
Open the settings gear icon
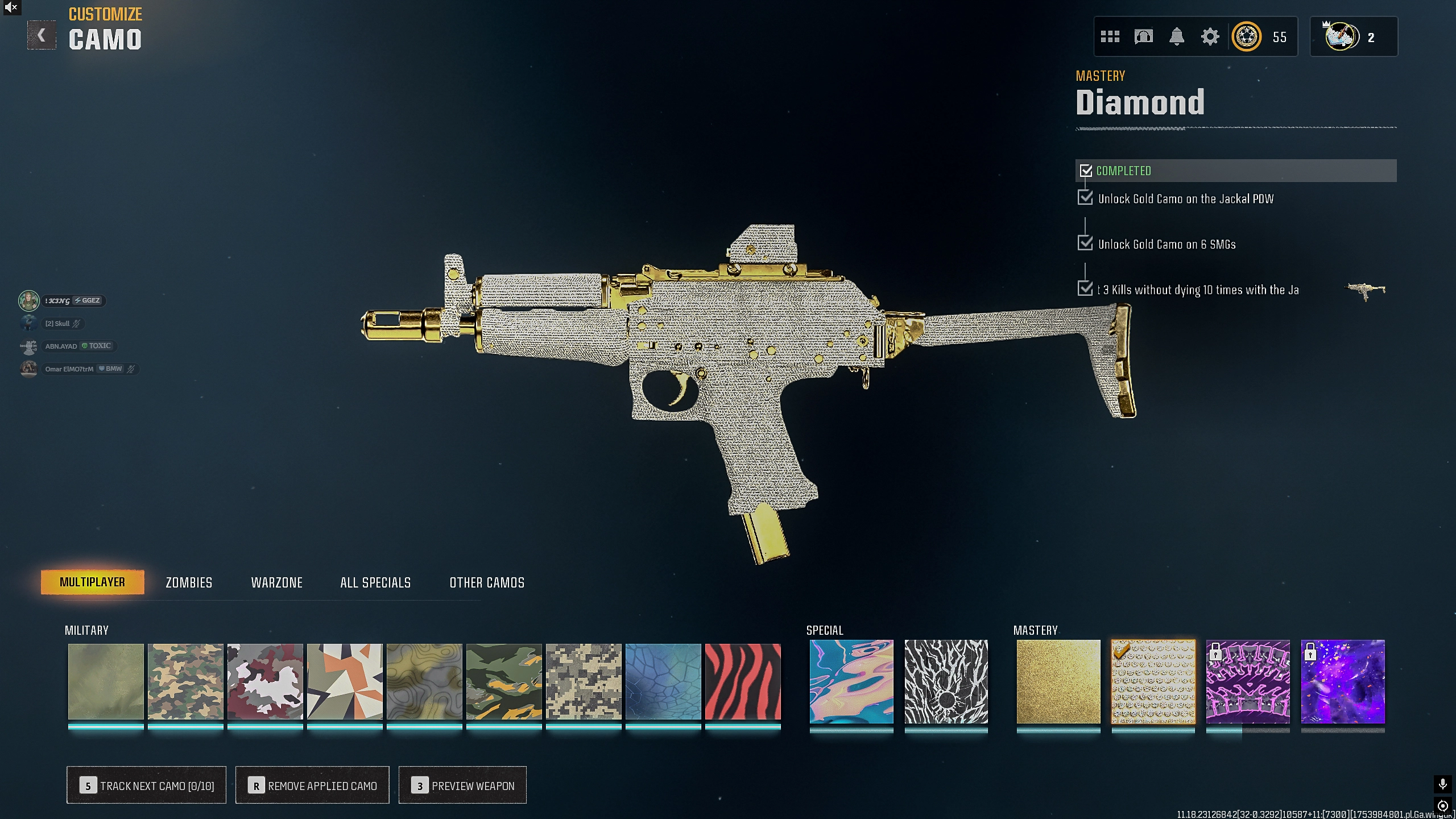1210,37
